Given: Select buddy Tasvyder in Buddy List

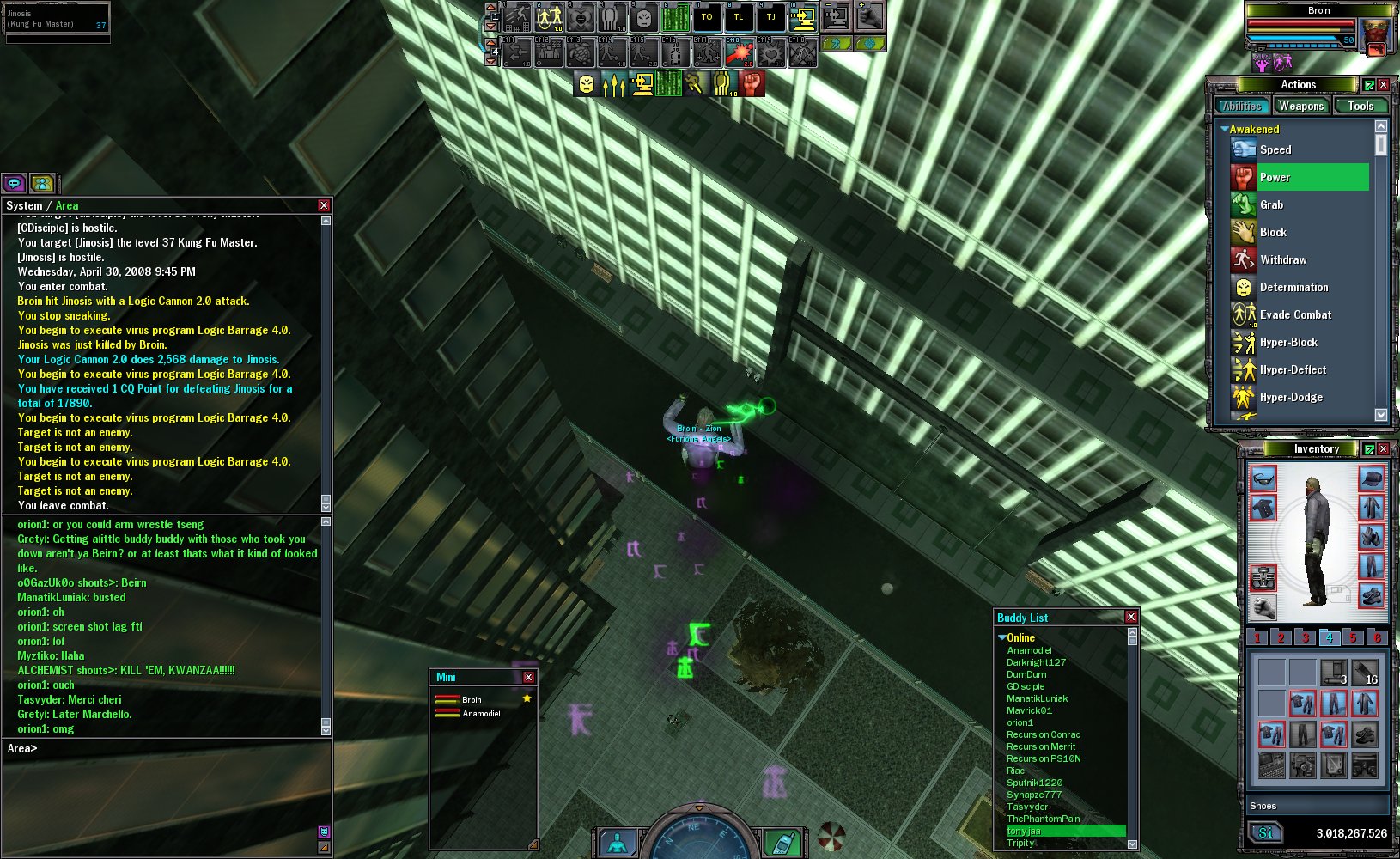Looking at the screenshot, I should tap(1027, 807).
